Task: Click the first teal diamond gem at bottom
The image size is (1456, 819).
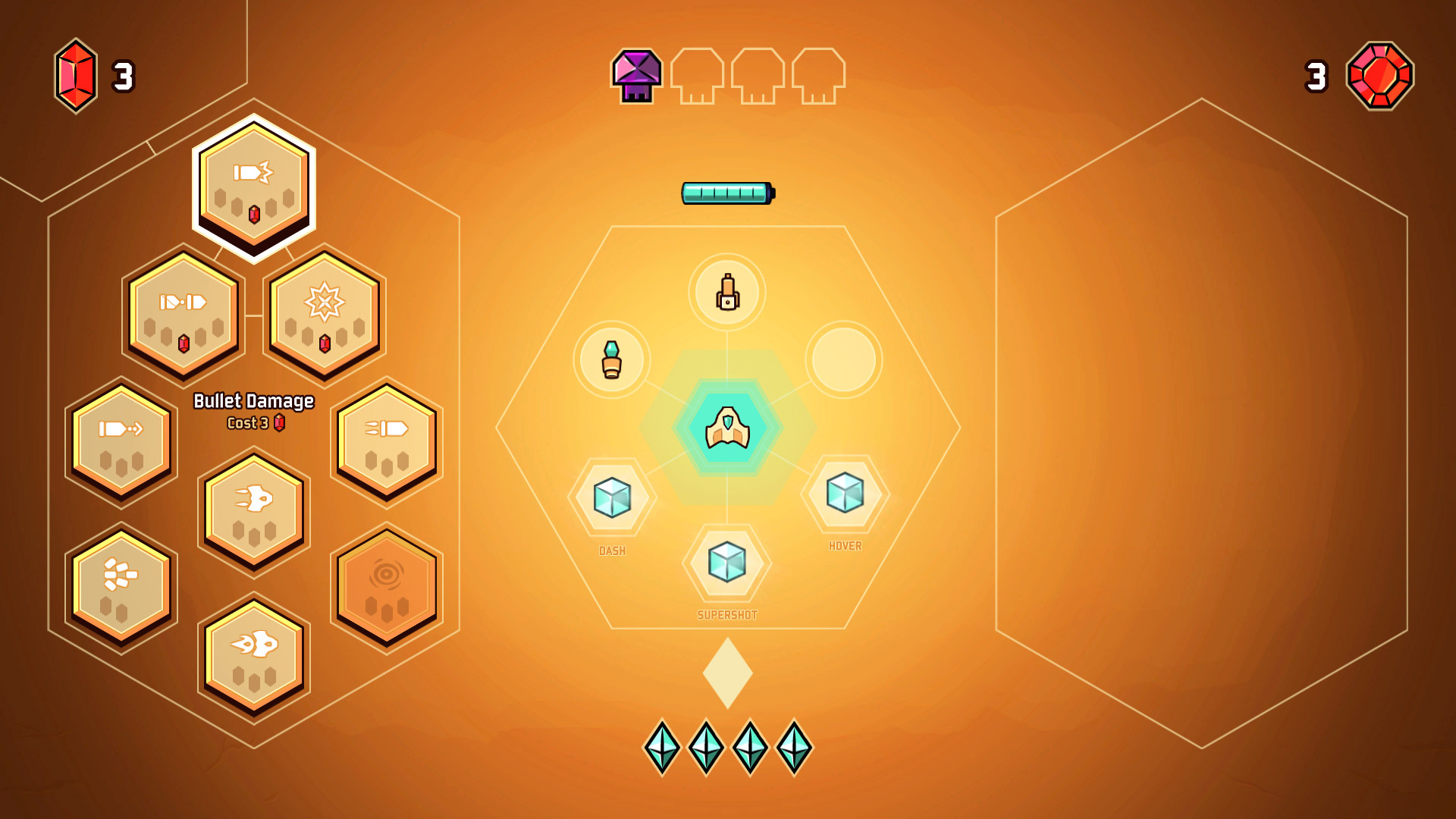Action: pos(663,746)
